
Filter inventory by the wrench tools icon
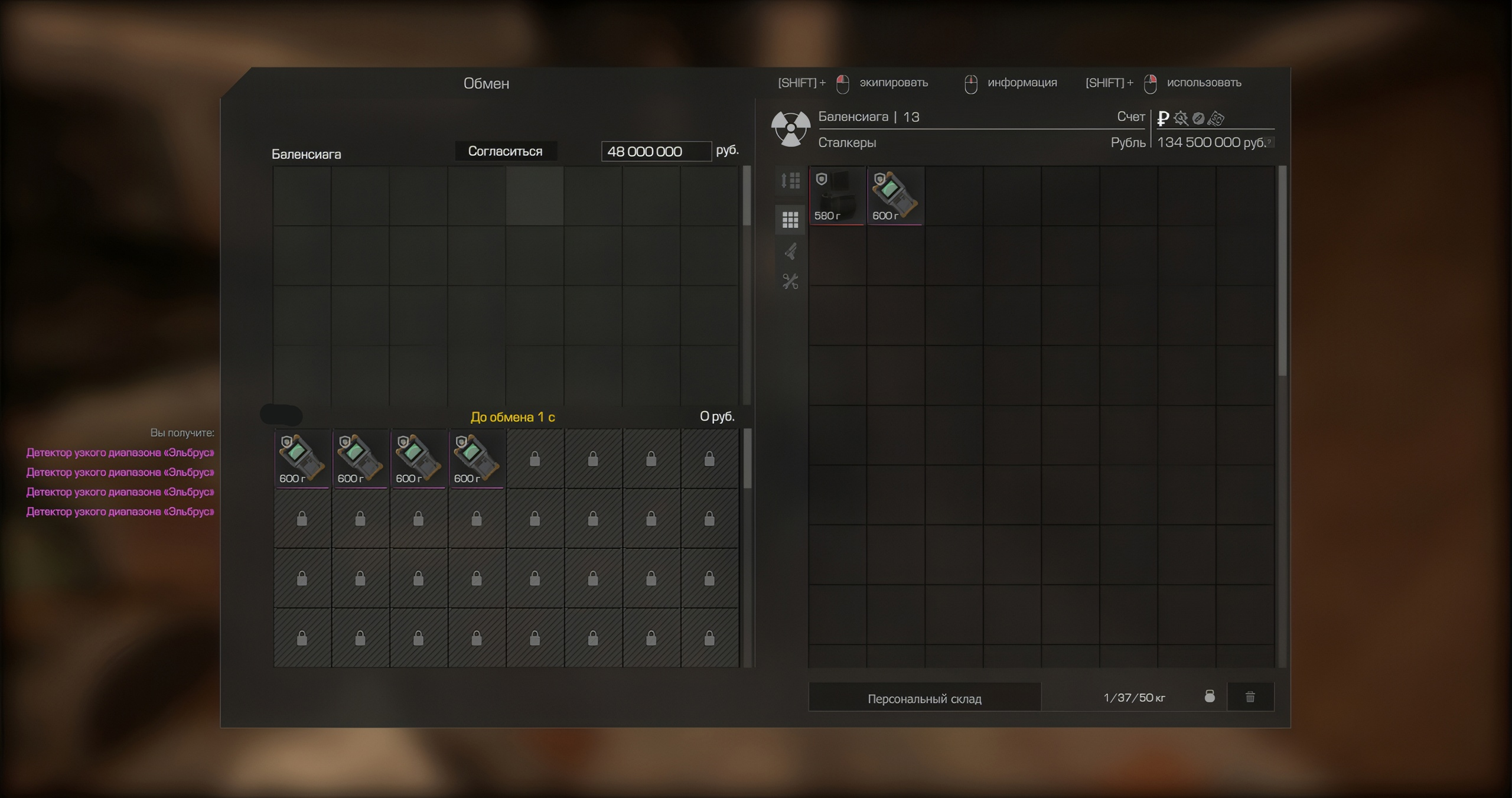(790, 281)
